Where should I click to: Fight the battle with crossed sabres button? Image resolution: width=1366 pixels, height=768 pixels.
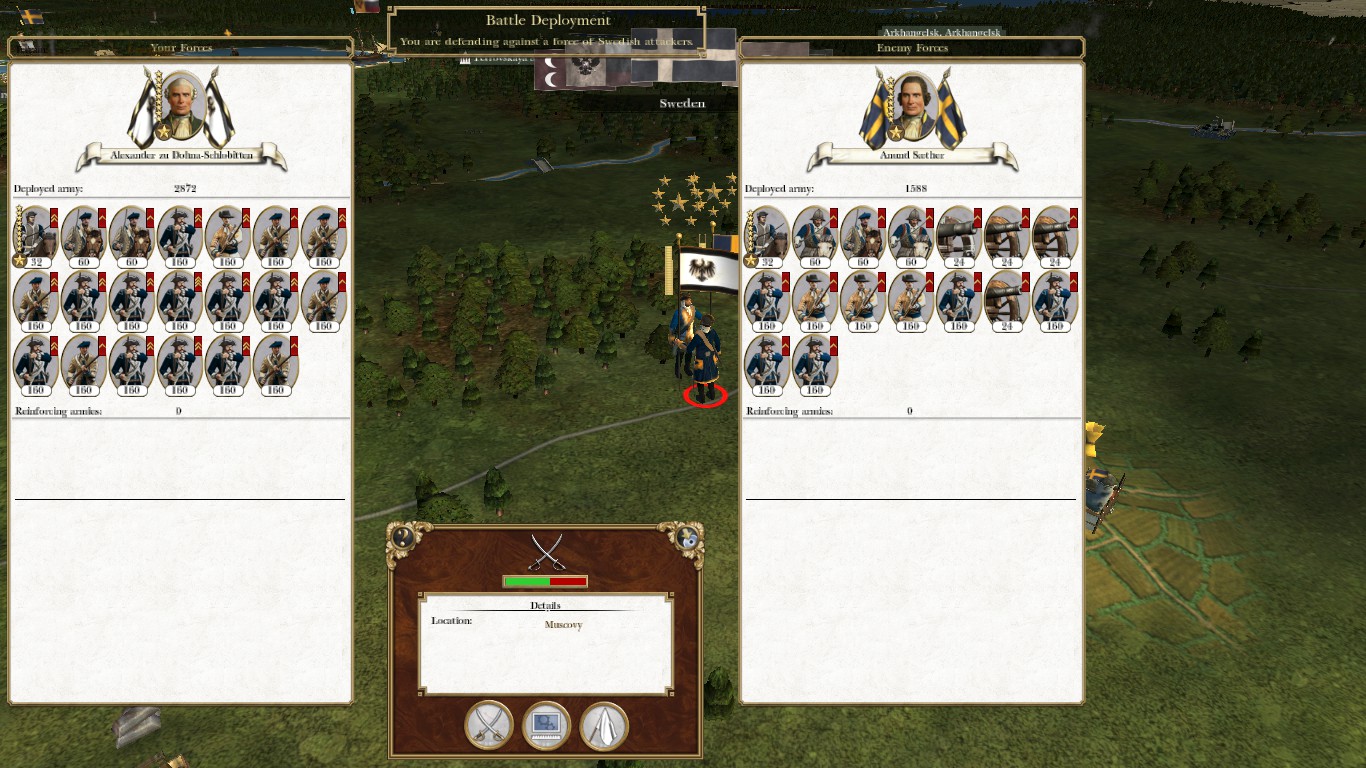click(489, 725)
